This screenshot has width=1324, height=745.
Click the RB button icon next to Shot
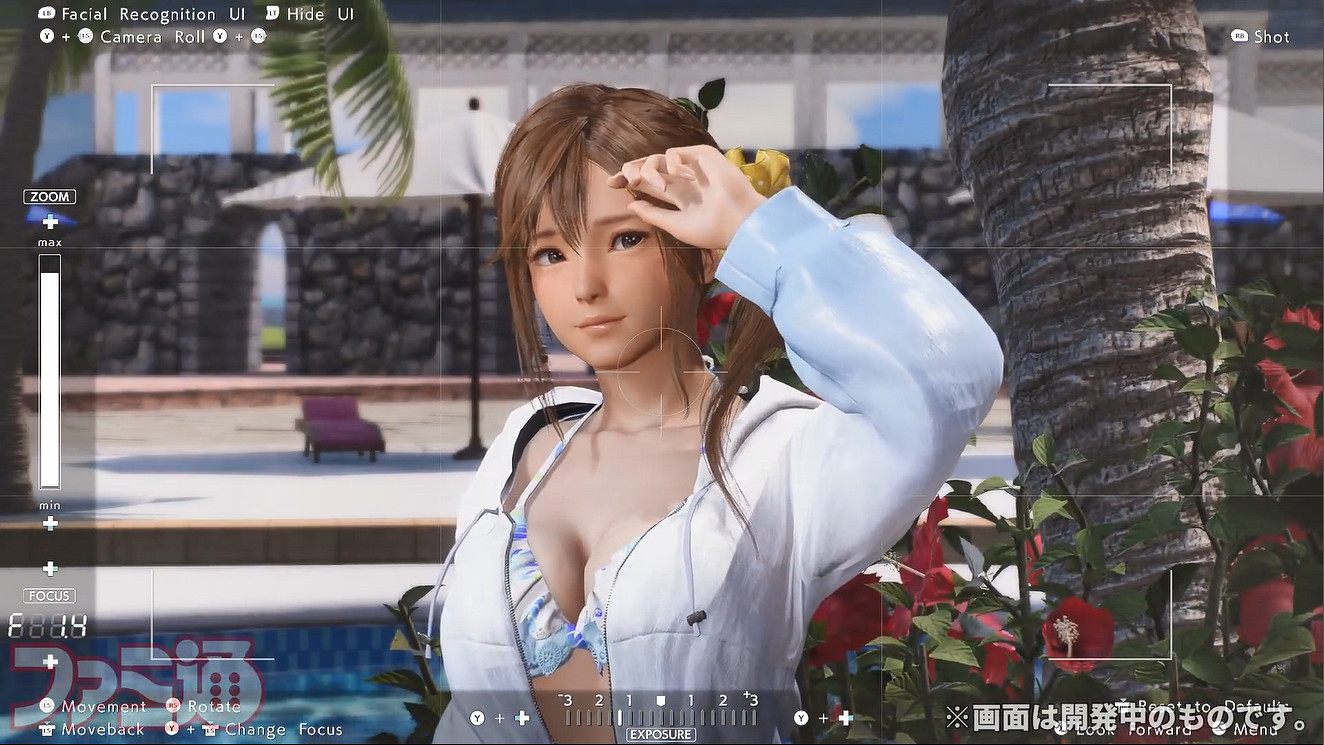pos(1238,36)
